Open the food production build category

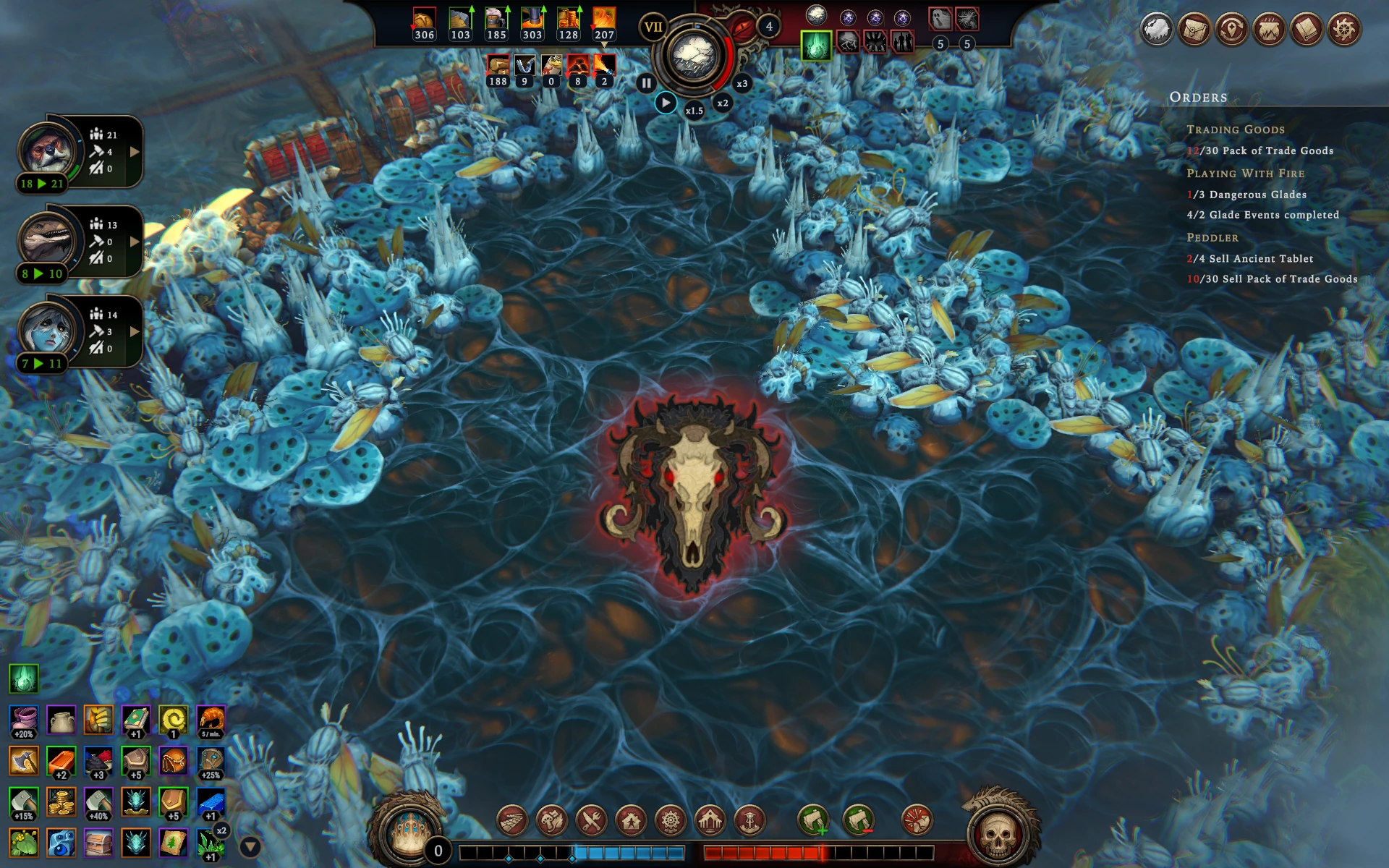(552, 821)
